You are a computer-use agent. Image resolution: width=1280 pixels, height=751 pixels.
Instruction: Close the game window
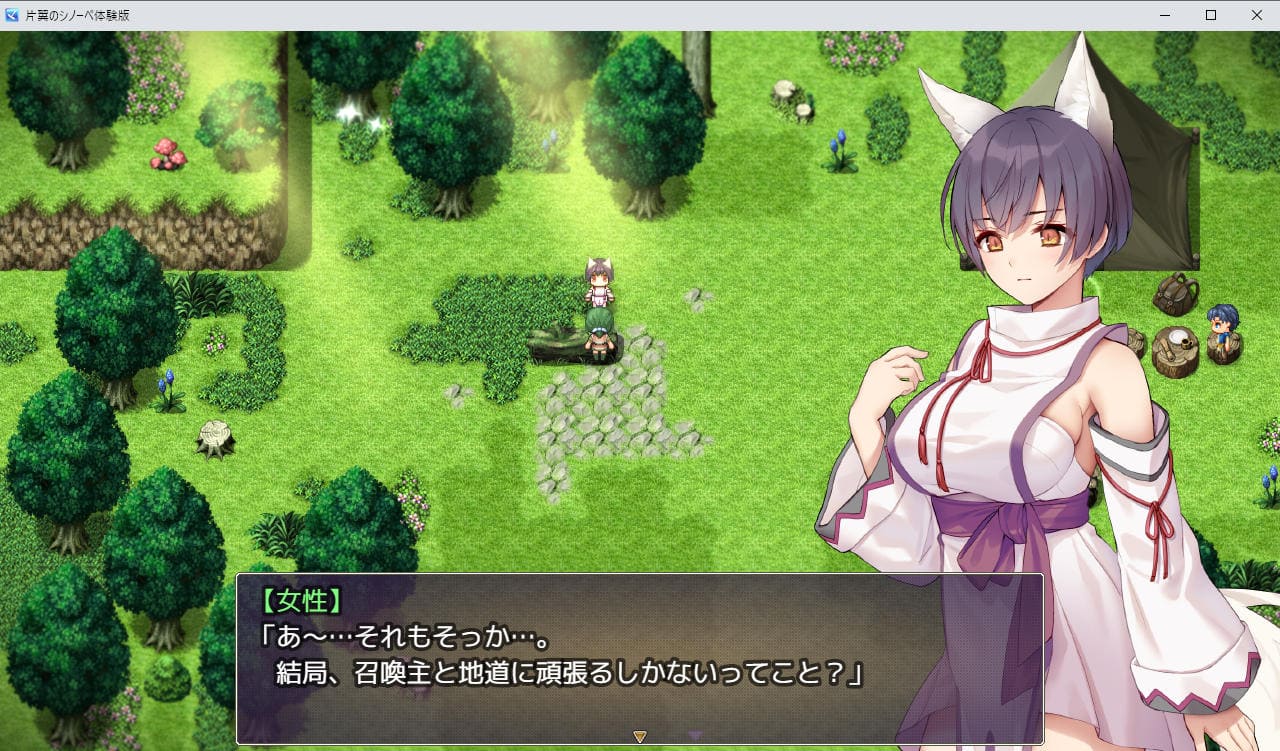pyautogui.click(x=1256, y=15)
